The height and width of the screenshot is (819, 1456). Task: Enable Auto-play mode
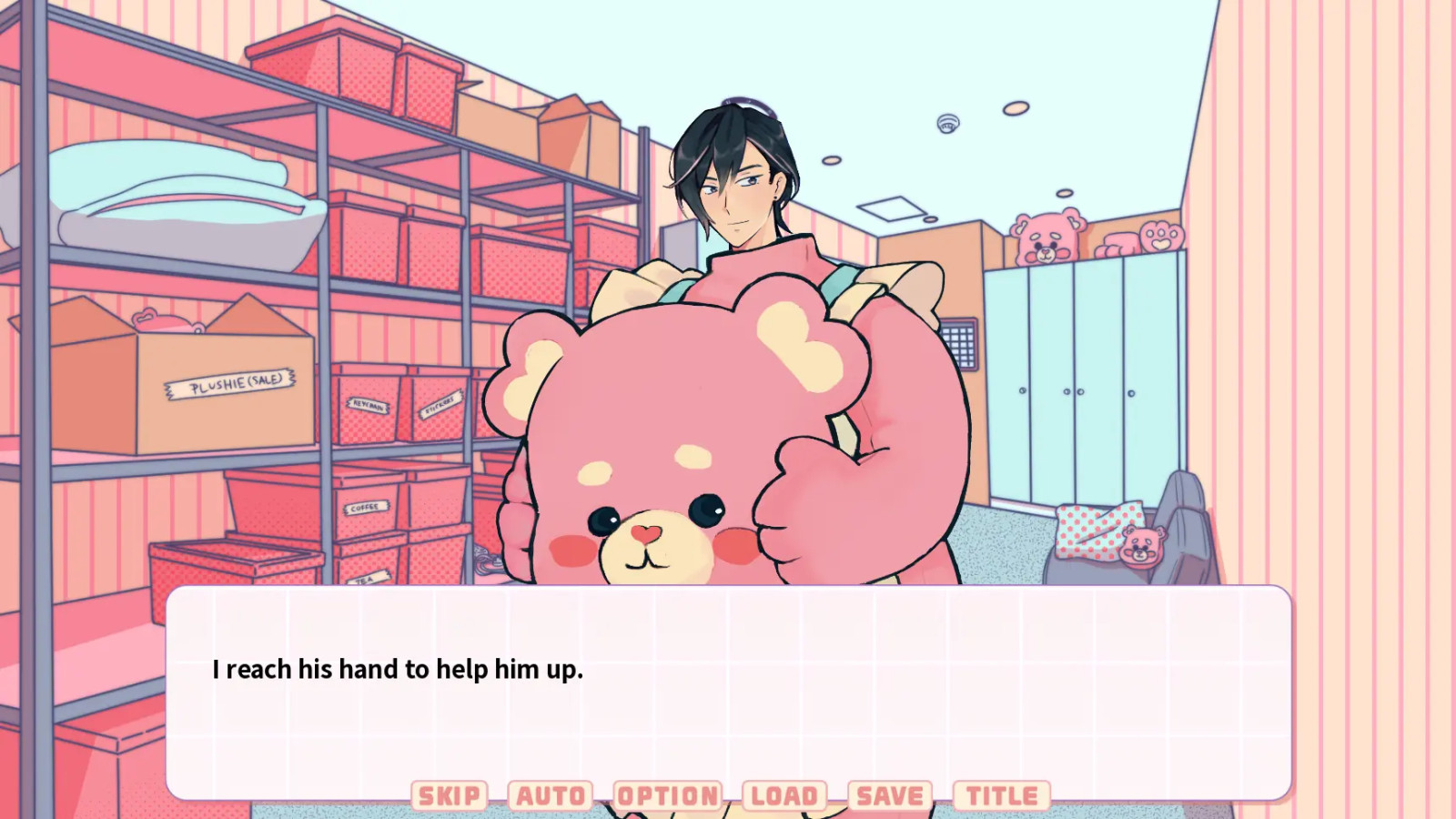(550, 794)
